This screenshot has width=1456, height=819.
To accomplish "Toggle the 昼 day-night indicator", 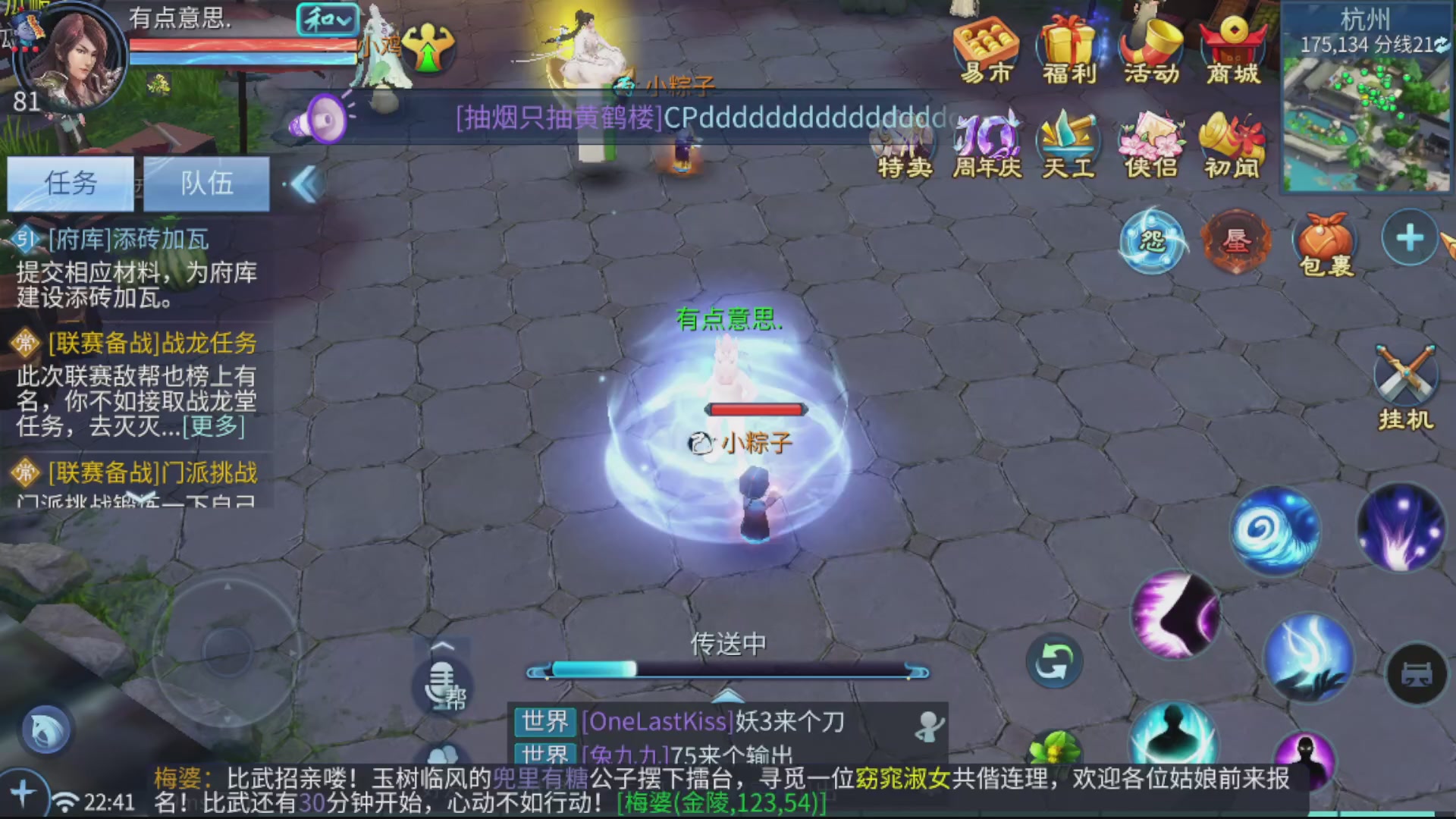I will click(1239, 241).
